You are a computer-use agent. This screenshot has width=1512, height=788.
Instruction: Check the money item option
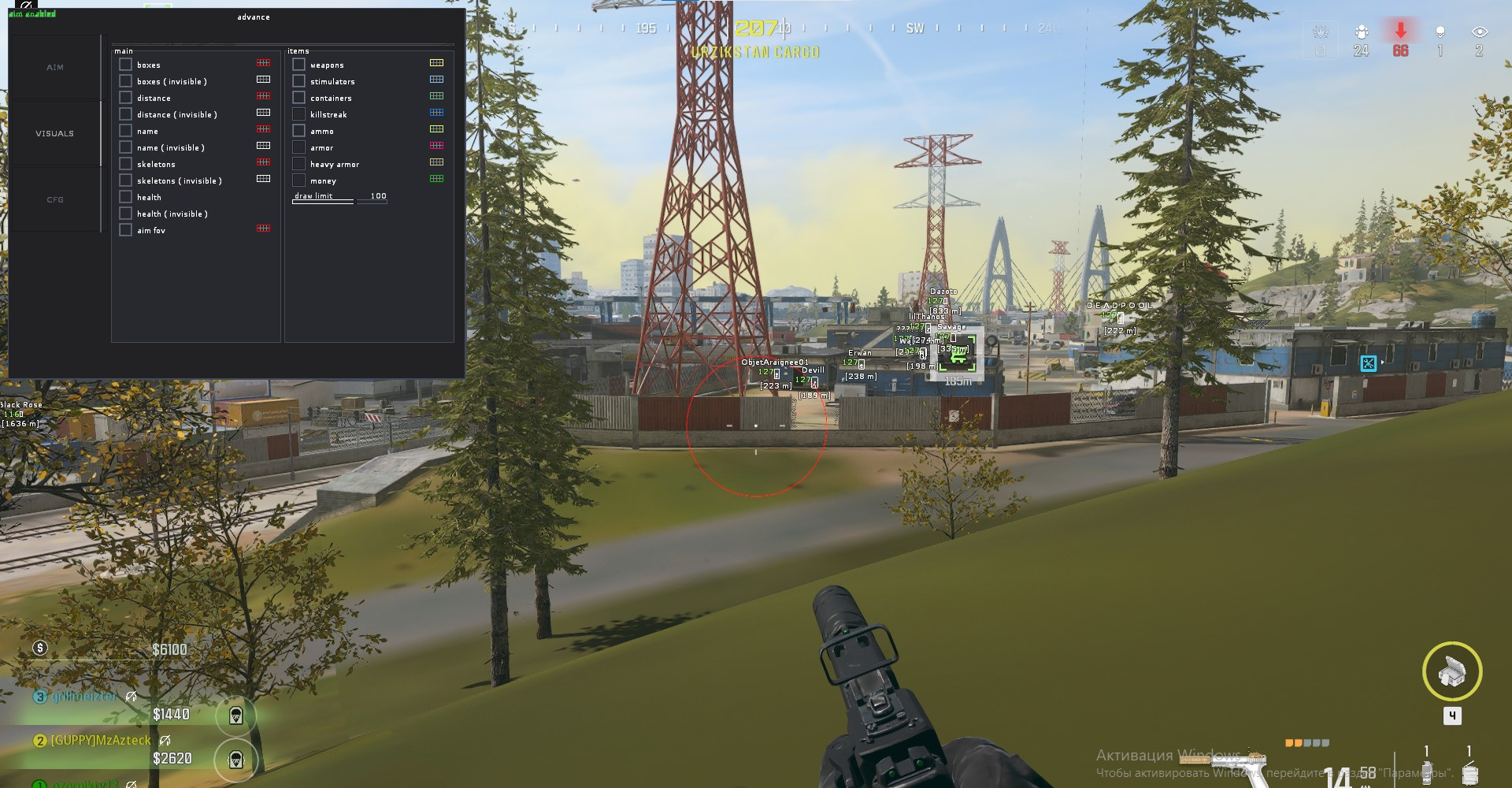tap(298, 180)
